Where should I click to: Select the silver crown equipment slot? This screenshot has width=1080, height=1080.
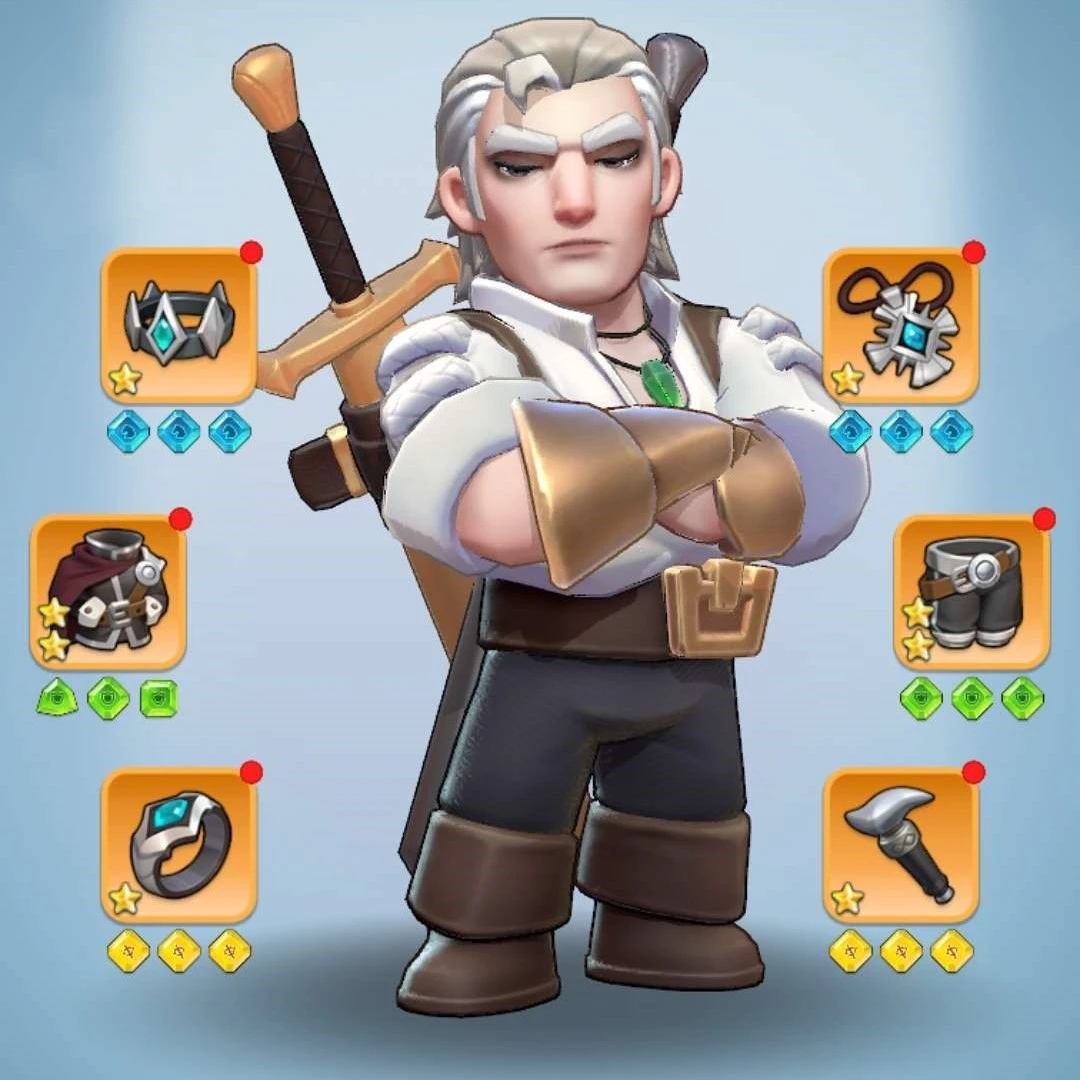179,325
